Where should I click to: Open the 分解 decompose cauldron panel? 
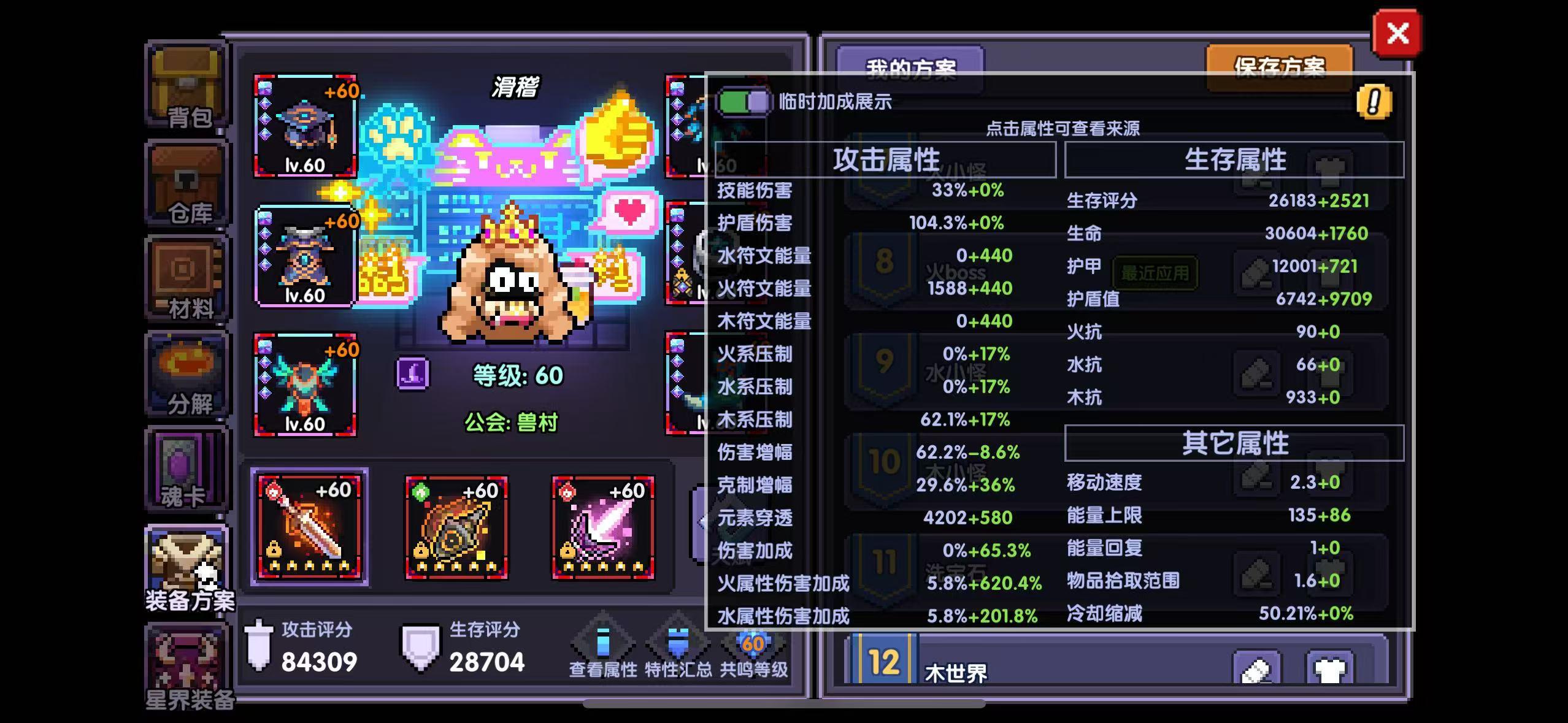[186, 371]
